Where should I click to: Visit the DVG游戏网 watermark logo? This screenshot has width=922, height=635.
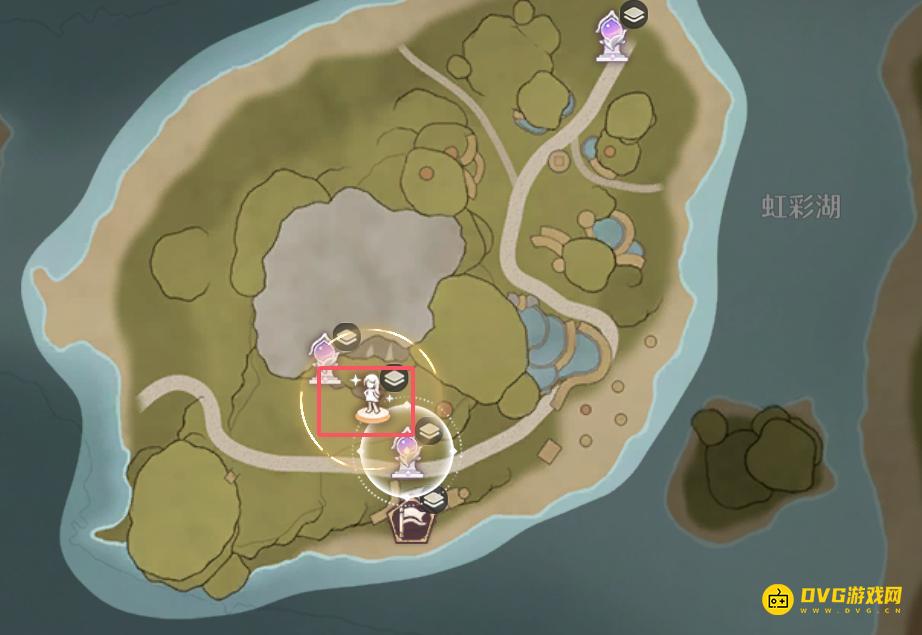point(834,598)
